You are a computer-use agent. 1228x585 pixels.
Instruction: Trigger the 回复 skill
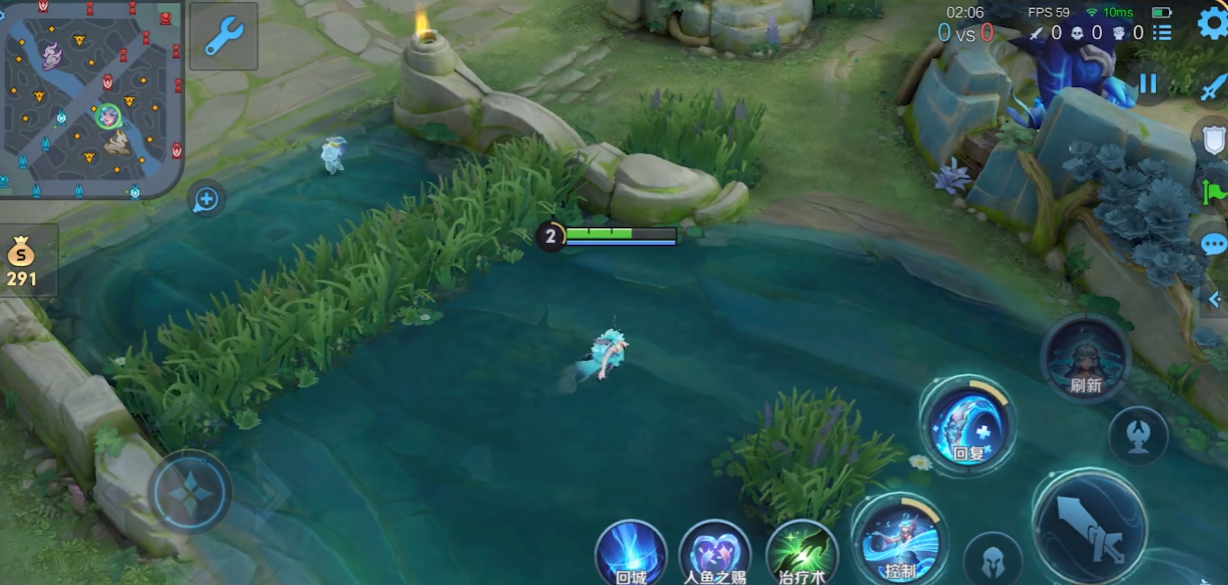(x=967, y=425)
